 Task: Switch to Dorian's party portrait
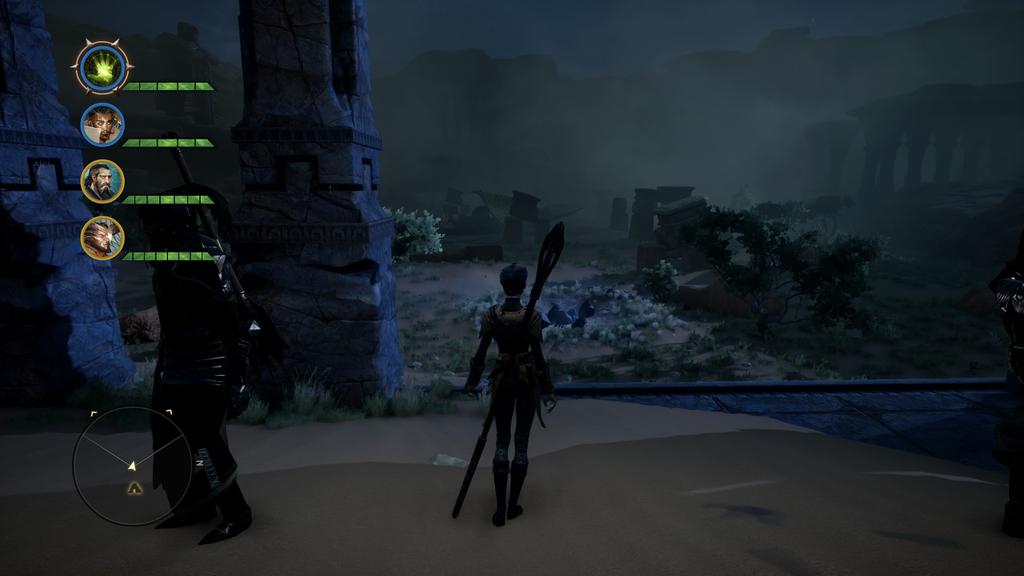(102, 125)
